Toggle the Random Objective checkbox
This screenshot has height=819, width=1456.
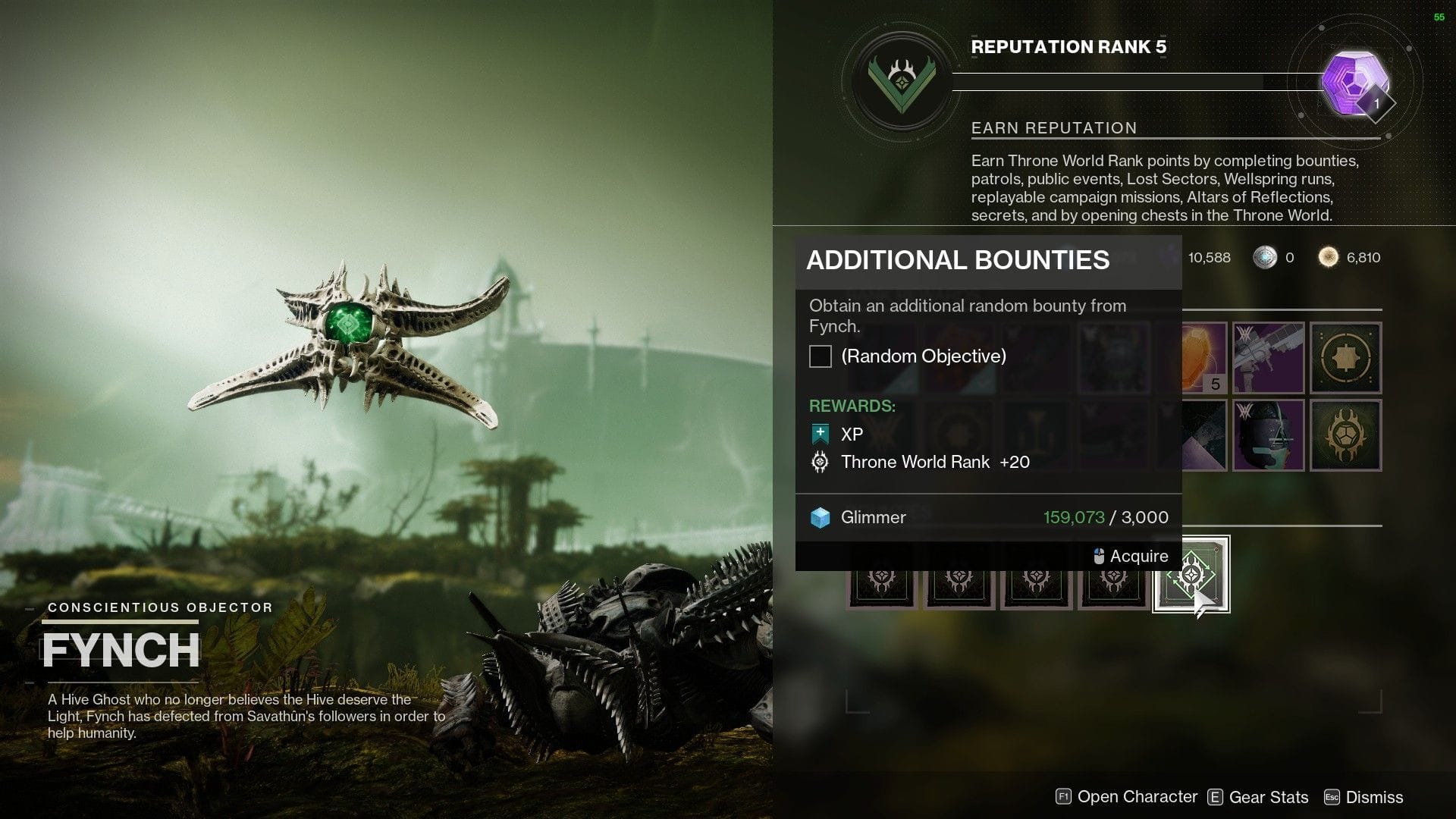pyautogui.click(x=820, y=356)
